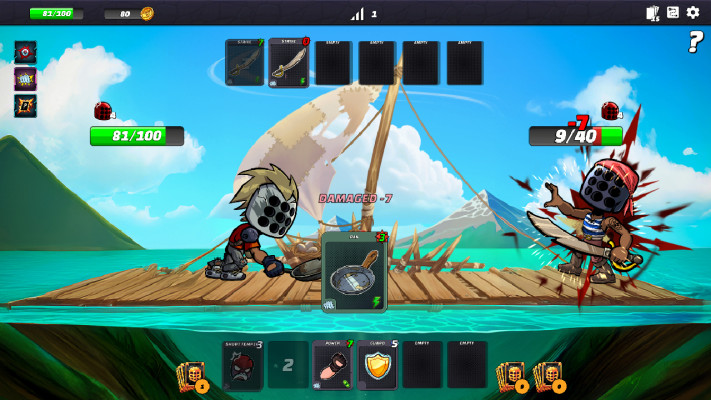This screenshot has height=400, width=711.
Task: Inspect the enemy's red dice helmet icon
Action: [x=610, y=111]
